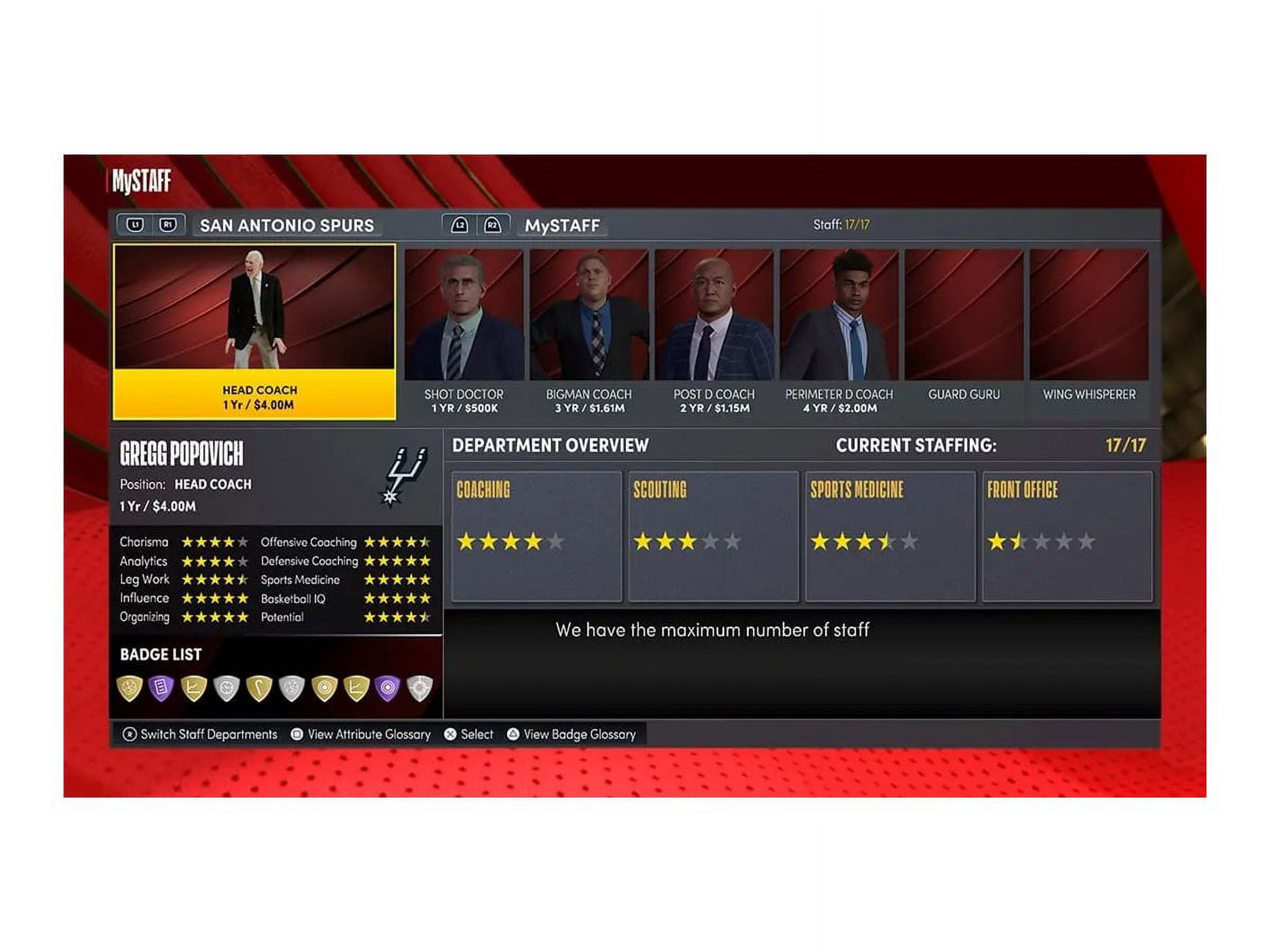Viewport: 1270px width, 952px height.
Task: Choose the Shot Doctor staff card
Action: click(464, 331)
